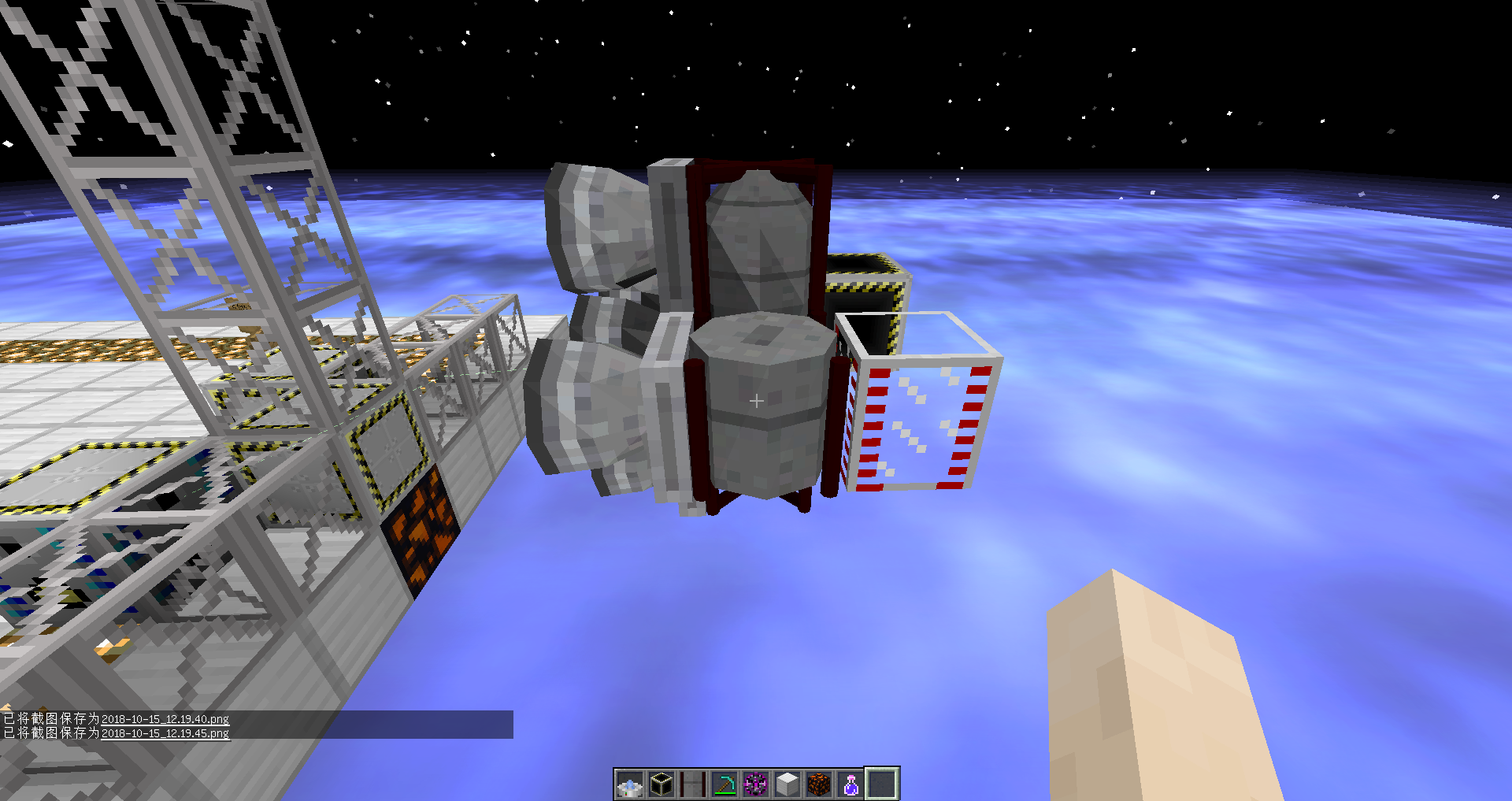Select the purple ender orb hotbar item
Viewport: 1512px width, 801px height.
[x=756, y=784]
